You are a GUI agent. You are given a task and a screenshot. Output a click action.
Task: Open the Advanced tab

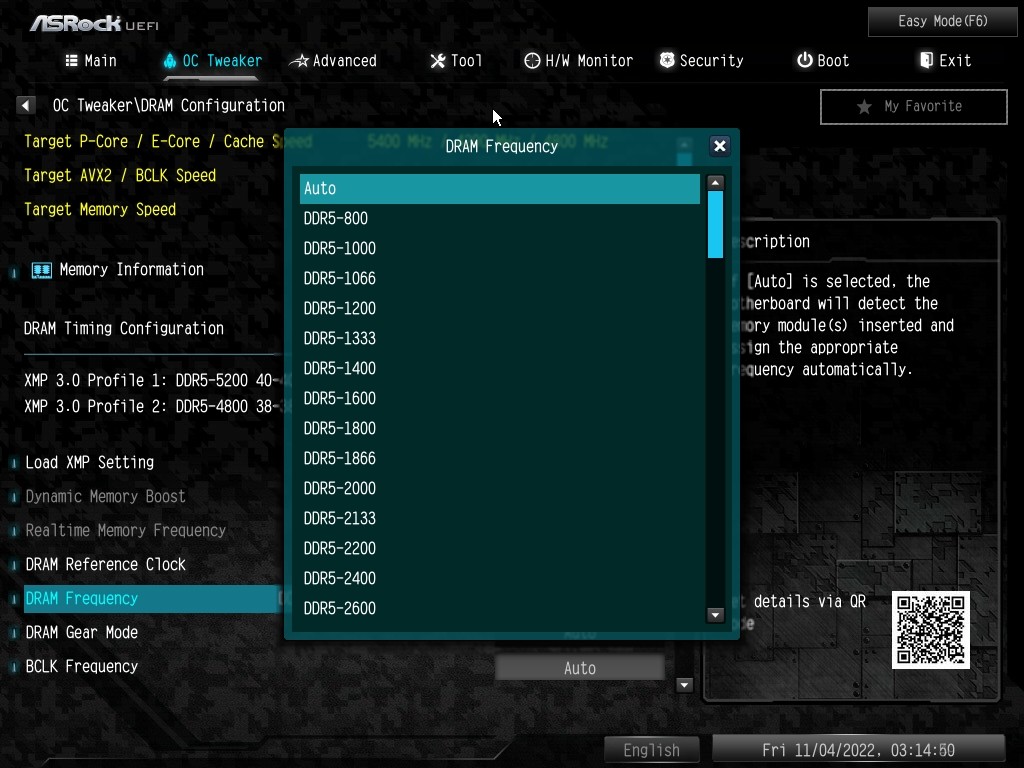click(333, 61)
